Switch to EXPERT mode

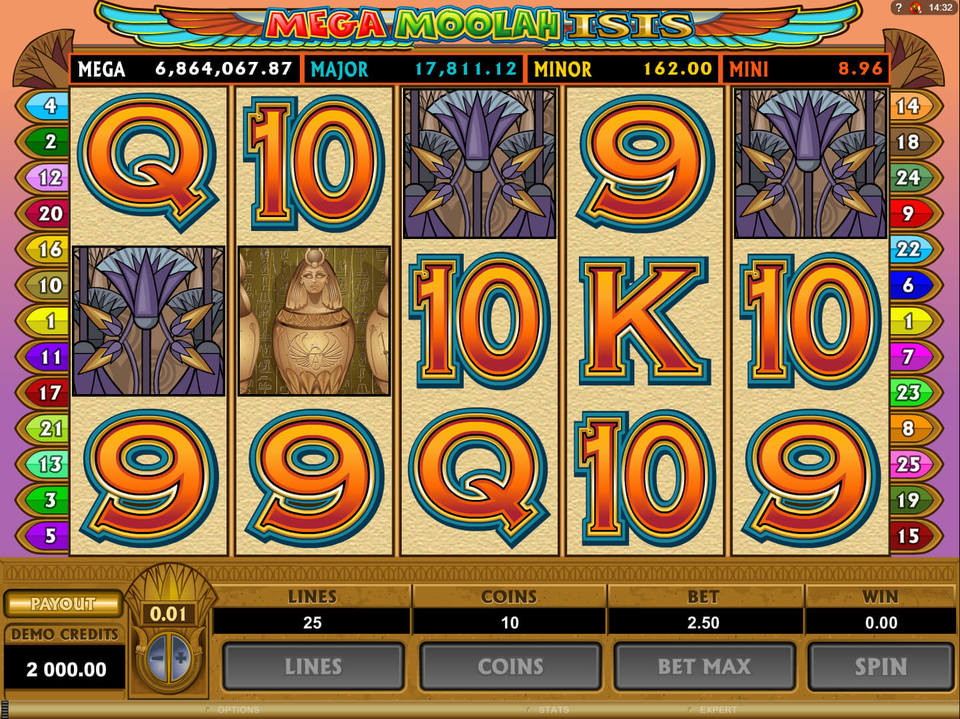pos(717,710)
